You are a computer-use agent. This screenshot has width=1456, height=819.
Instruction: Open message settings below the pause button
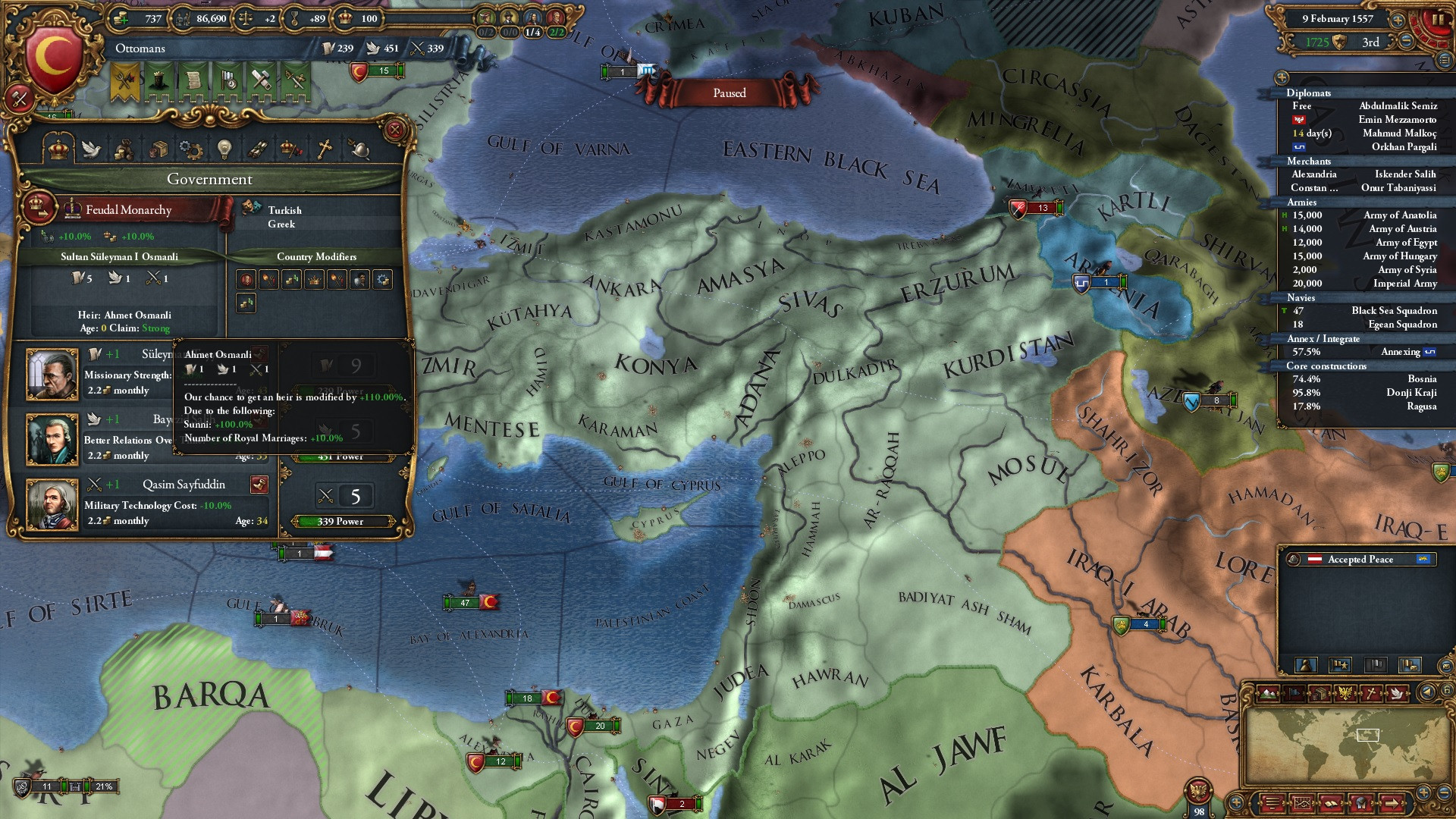coord(1445,60)
